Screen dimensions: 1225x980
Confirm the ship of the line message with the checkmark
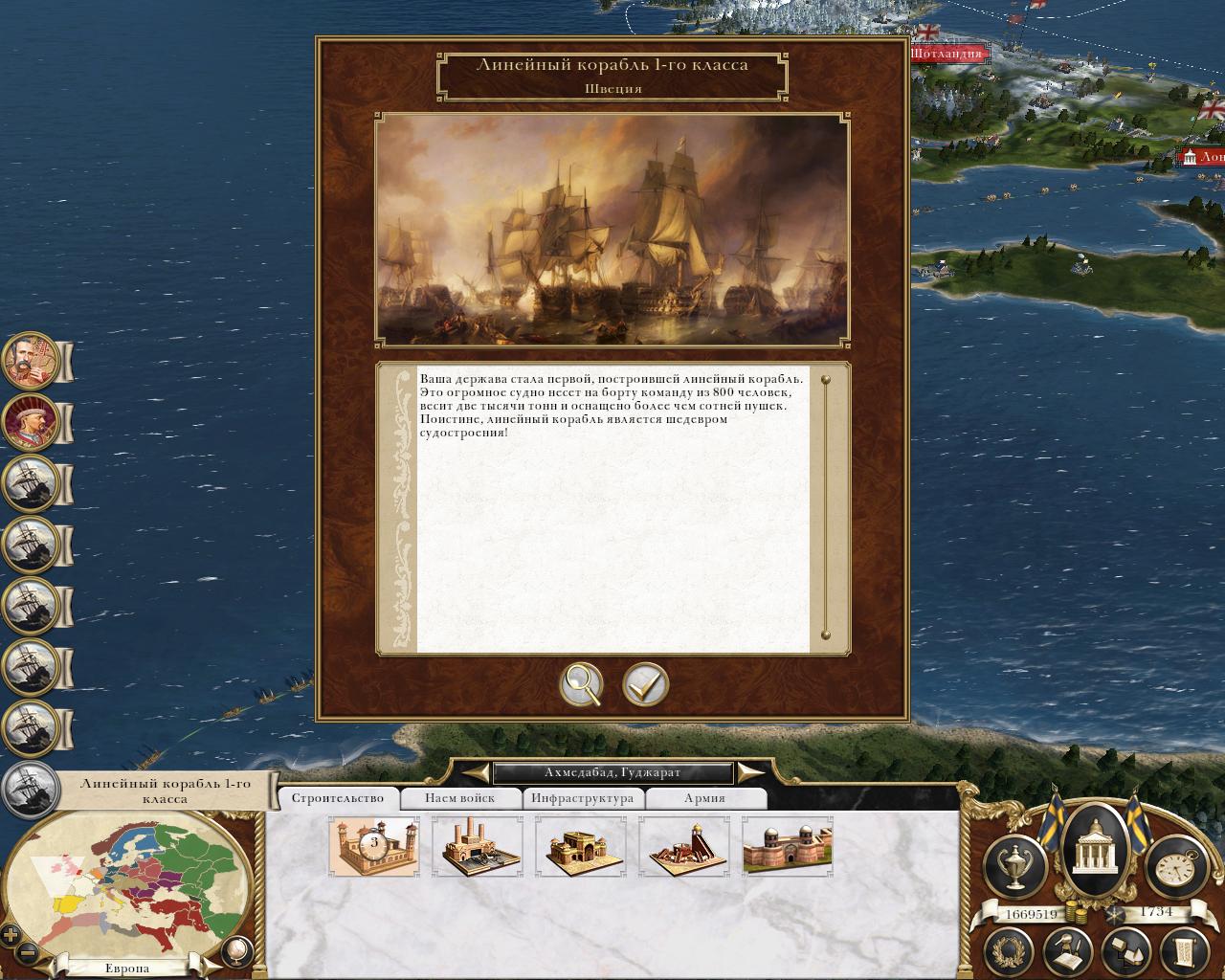pos(646,684)
